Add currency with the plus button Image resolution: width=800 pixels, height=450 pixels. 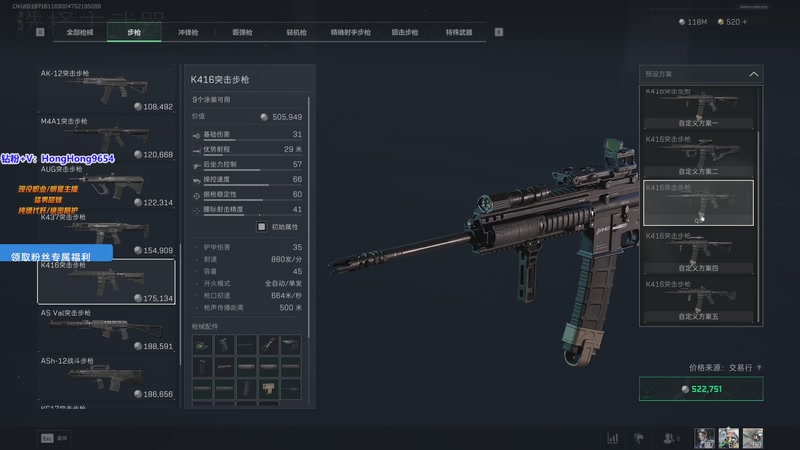click(x=743, y=21)
